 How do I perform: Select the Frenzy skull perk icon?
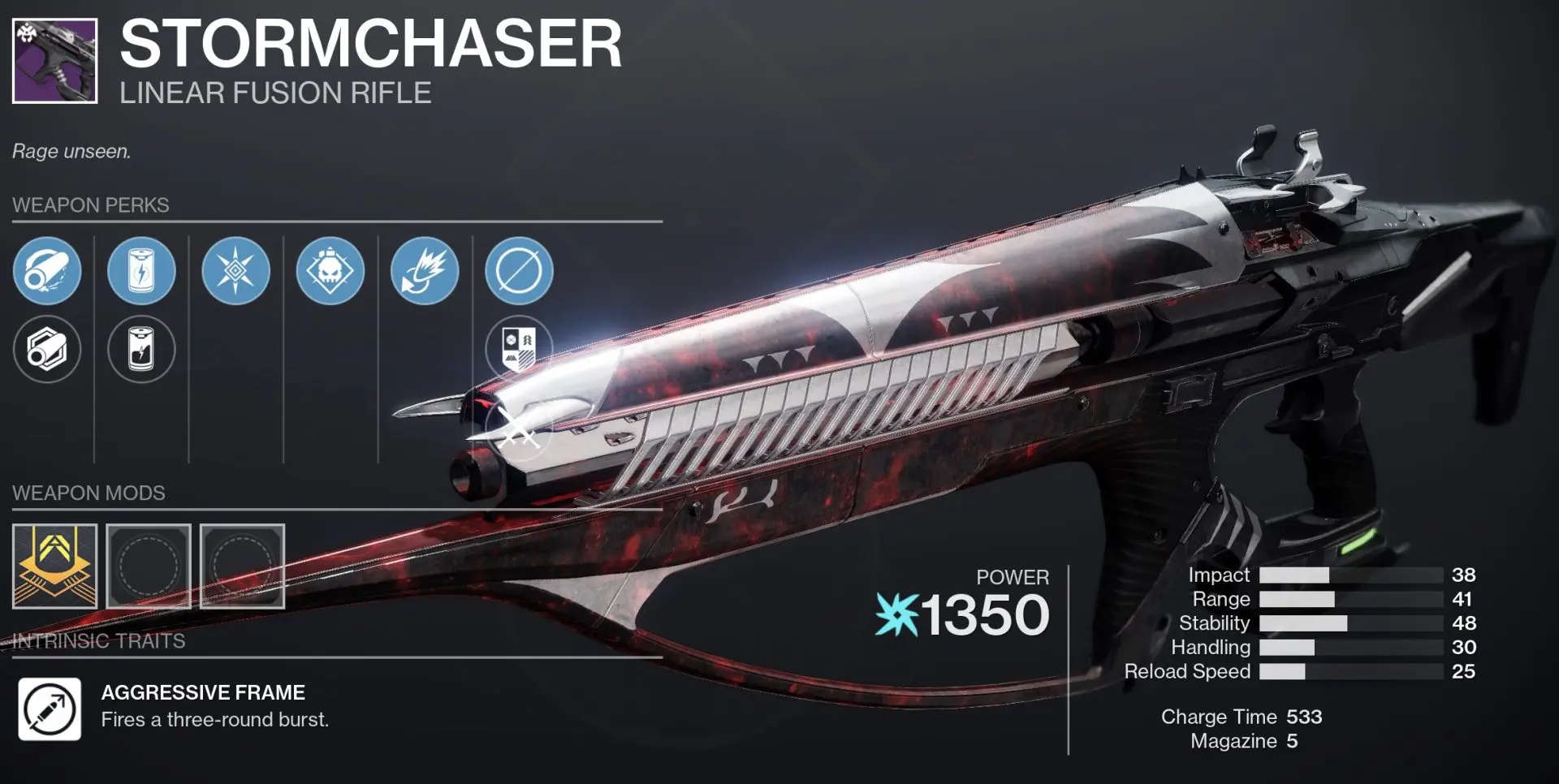coord(330,273)
